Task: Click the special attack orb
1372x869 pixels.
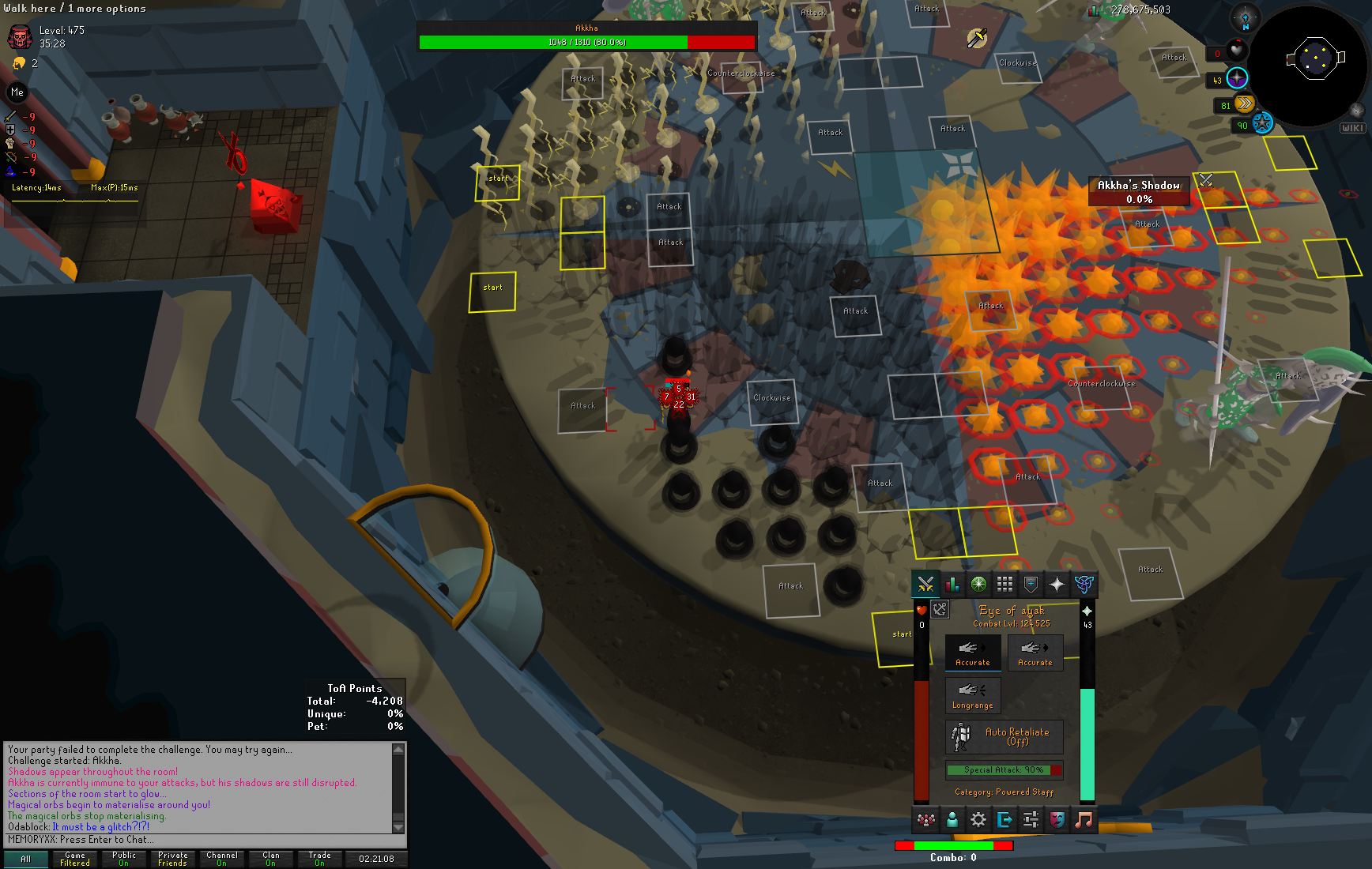Action: pos(1262,123)
